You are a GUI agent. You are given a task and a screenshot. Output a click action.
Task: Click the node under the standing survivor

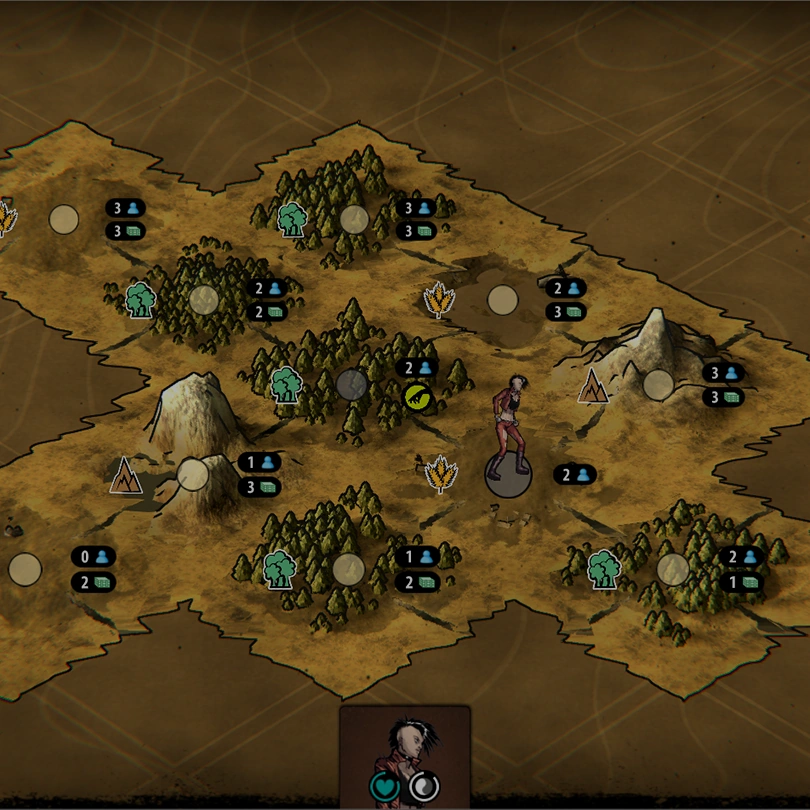tap(509, 476)
